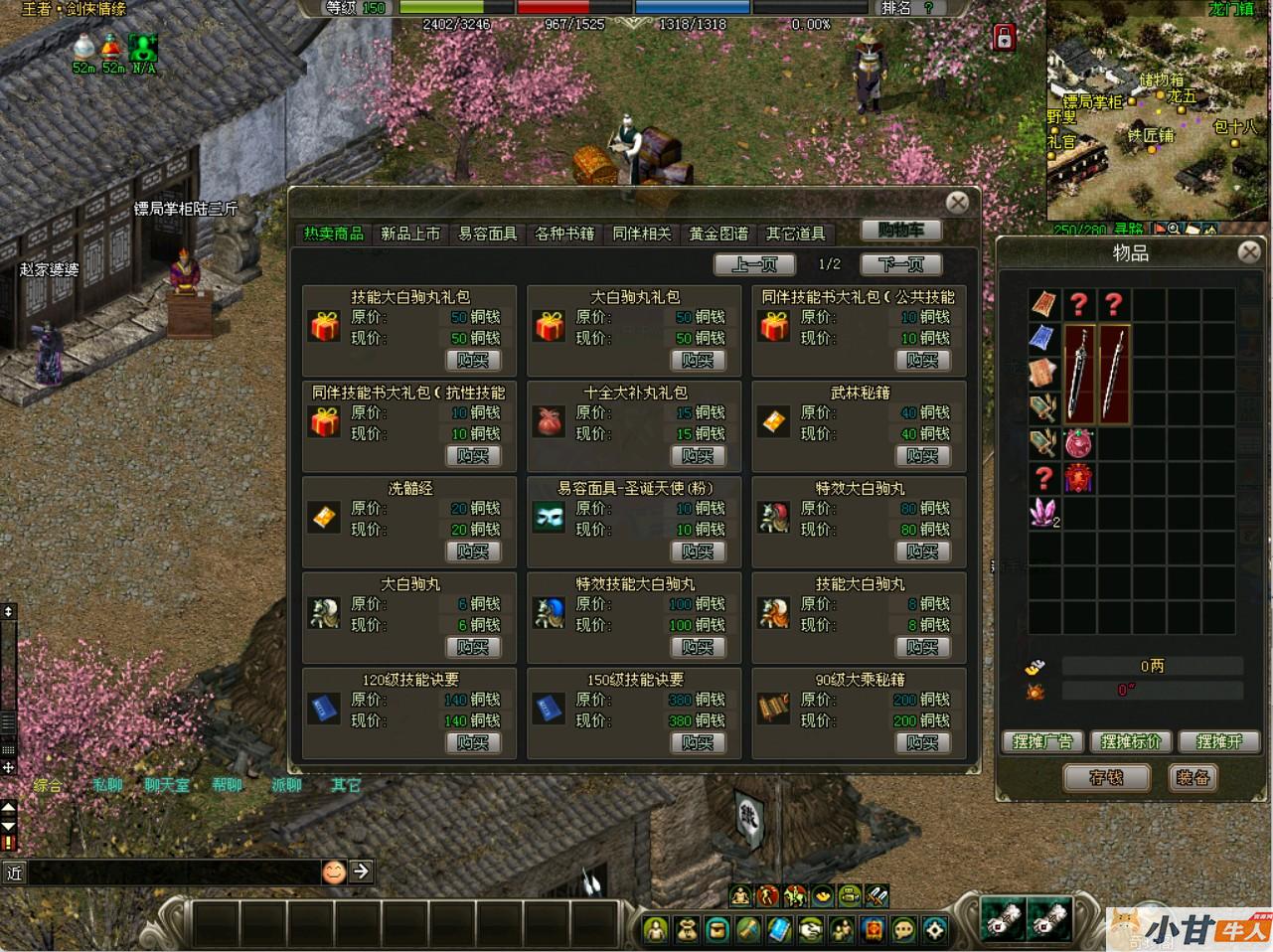Buy the 武林秘籍 item
1273x952 pixels.
point(922,455)
